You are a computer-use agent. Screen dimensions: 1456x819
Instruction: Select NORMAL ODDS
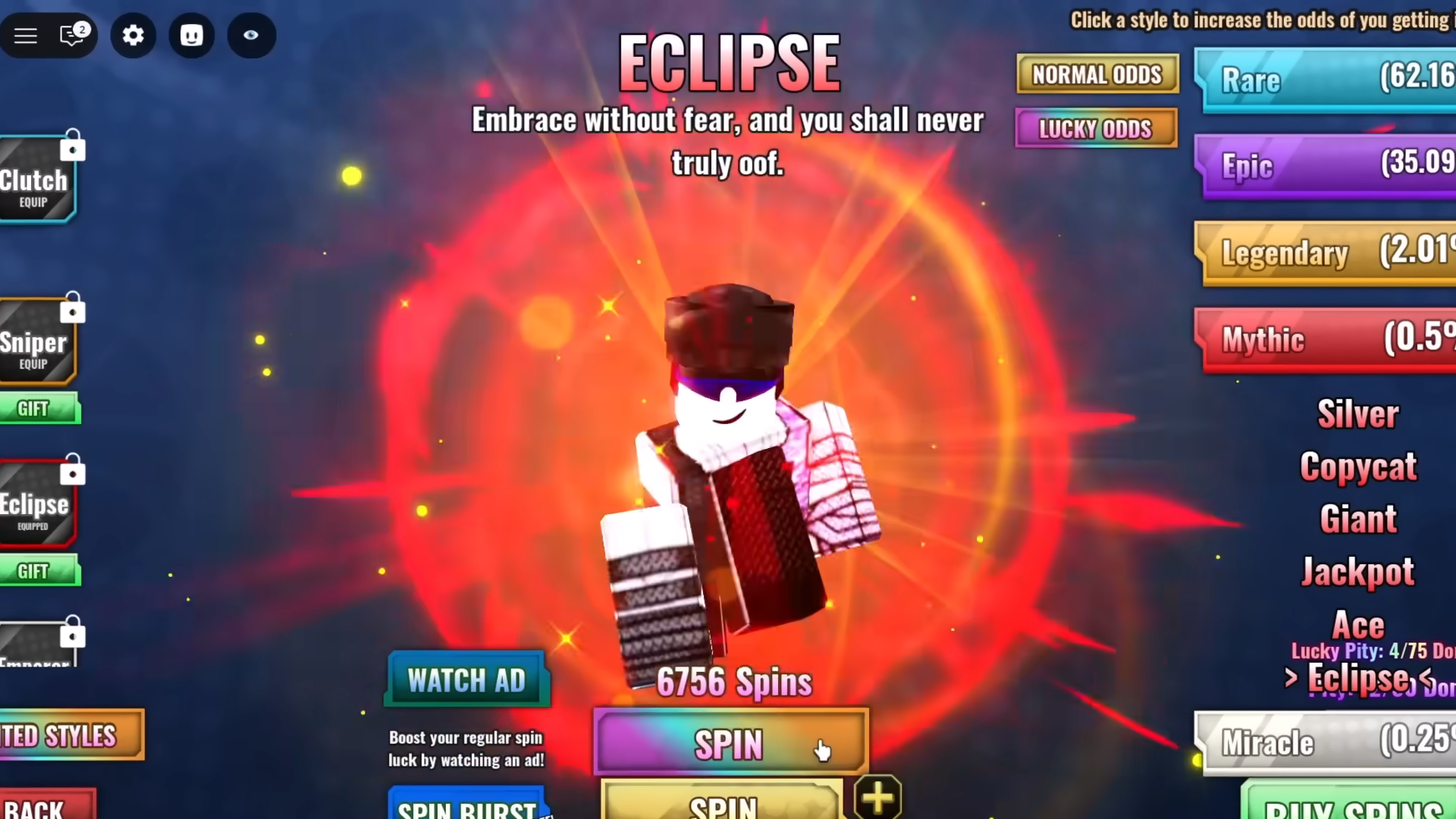1097,74
